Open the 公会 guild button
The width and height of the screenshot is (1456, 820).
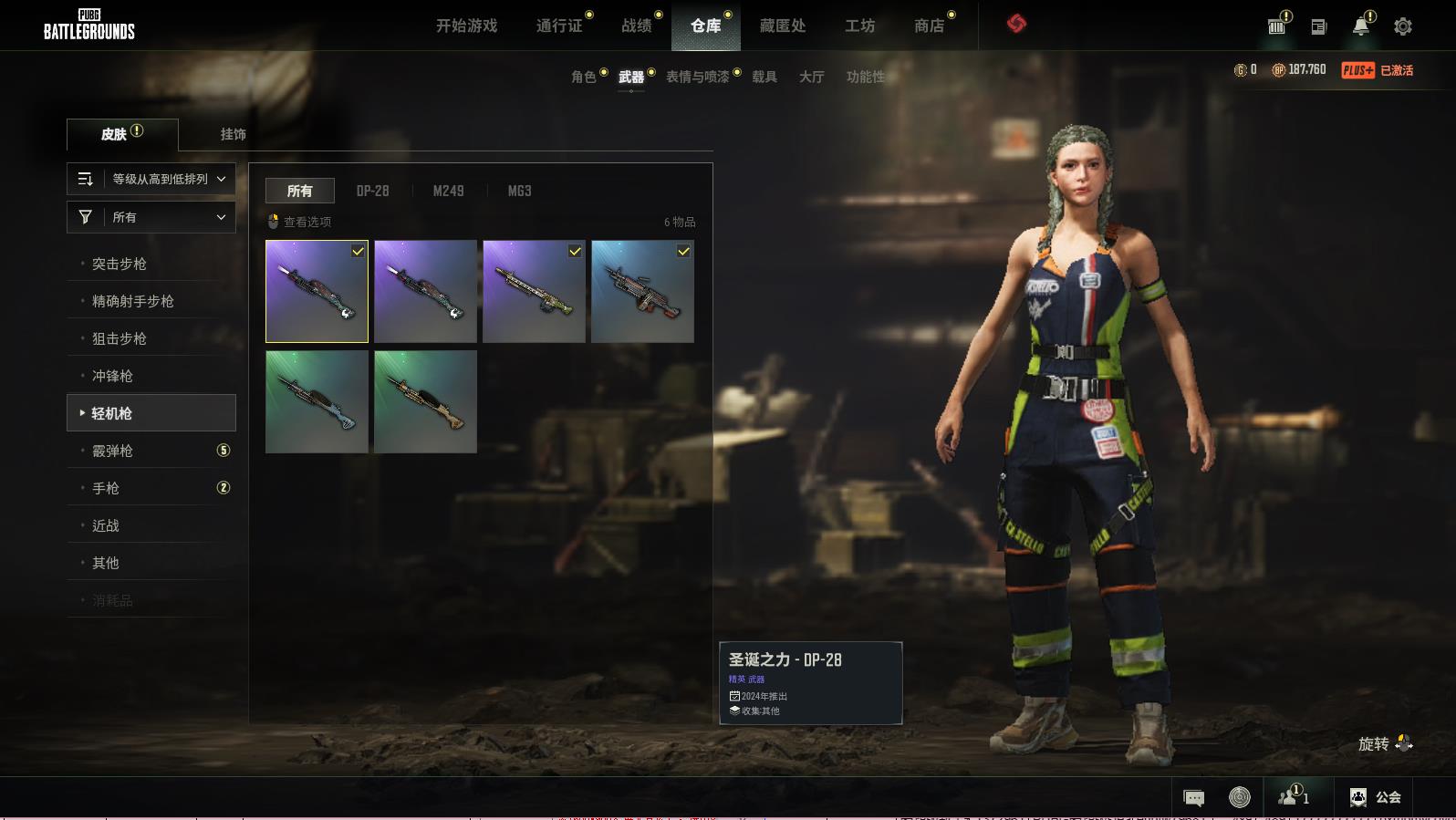pos(1376,797)
